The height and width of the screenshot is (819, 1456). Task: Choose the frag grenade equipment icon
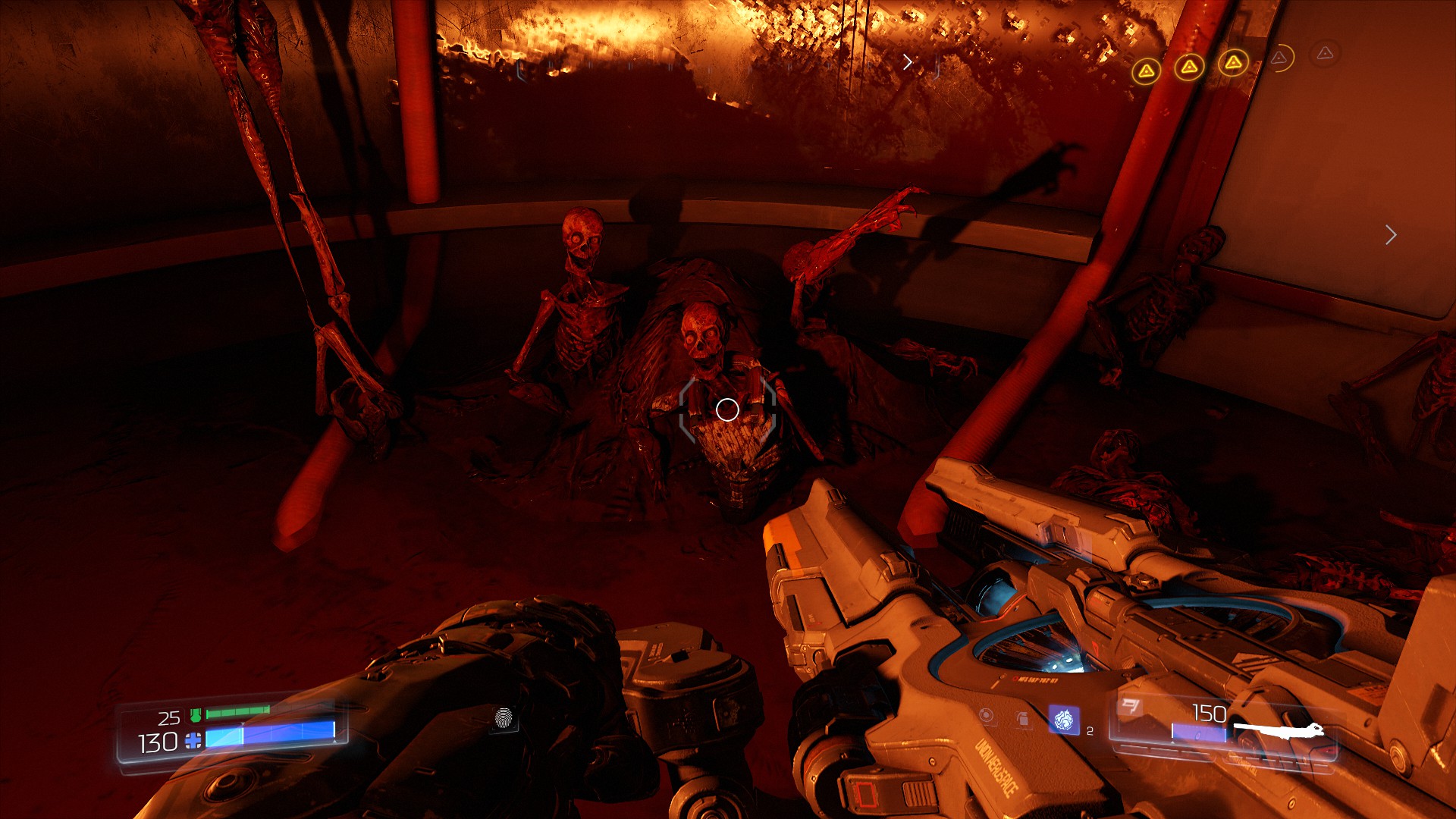coord(1023,717)
